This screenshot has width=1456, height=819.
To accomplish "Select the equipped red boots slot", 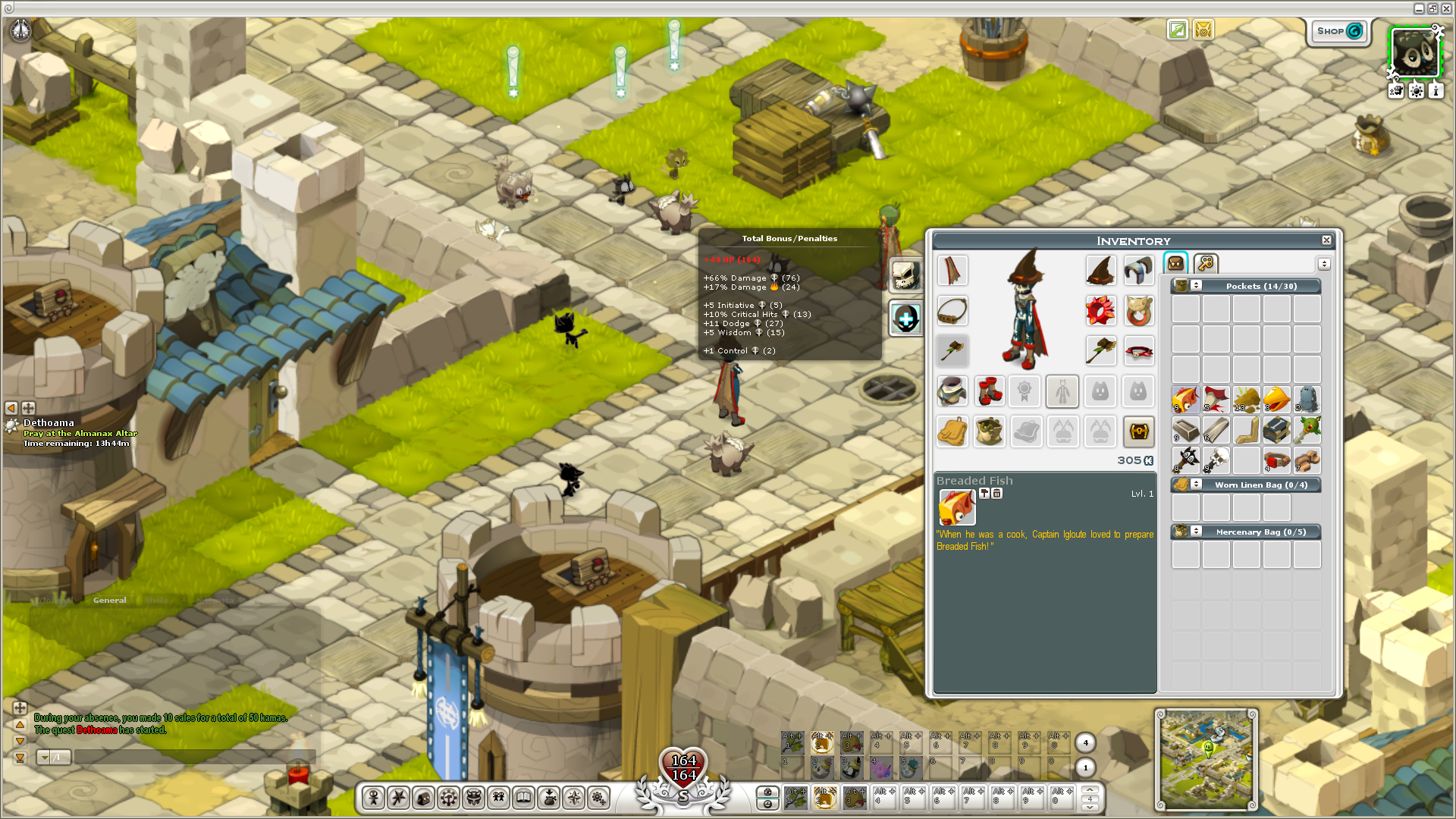I will click(990, 391).
